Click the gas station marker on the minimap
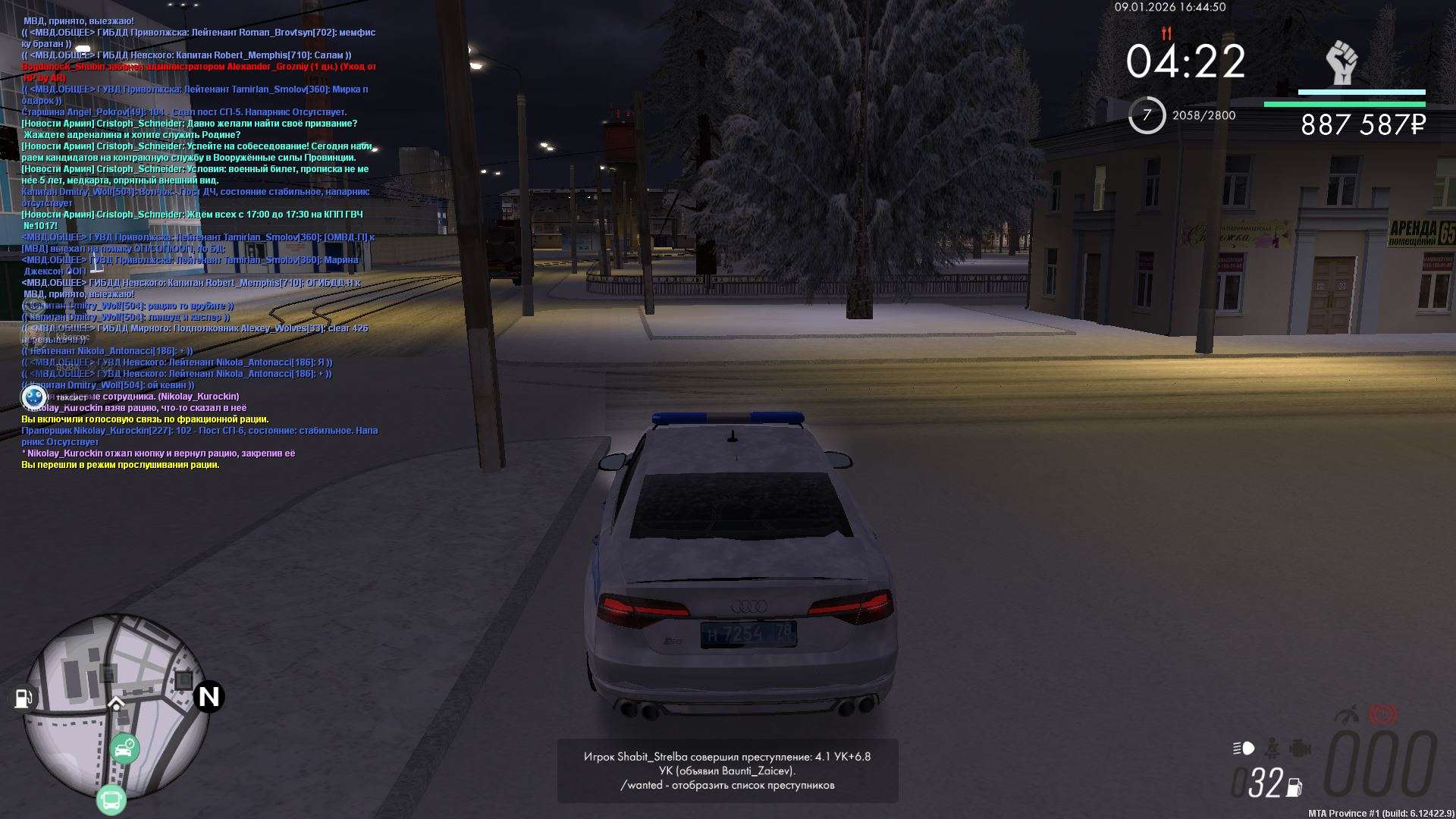This screenshot has height=819, width=1456. click(x=23, y=698)
